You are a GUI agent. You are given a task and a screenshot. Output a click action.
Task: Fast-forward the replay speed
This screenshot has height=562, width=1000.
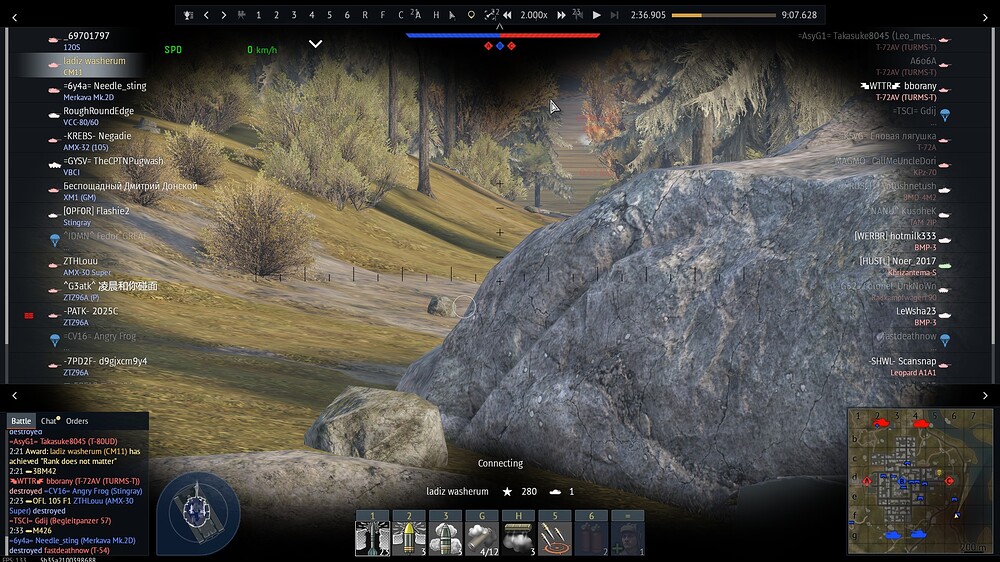click(x=562, y=15)
